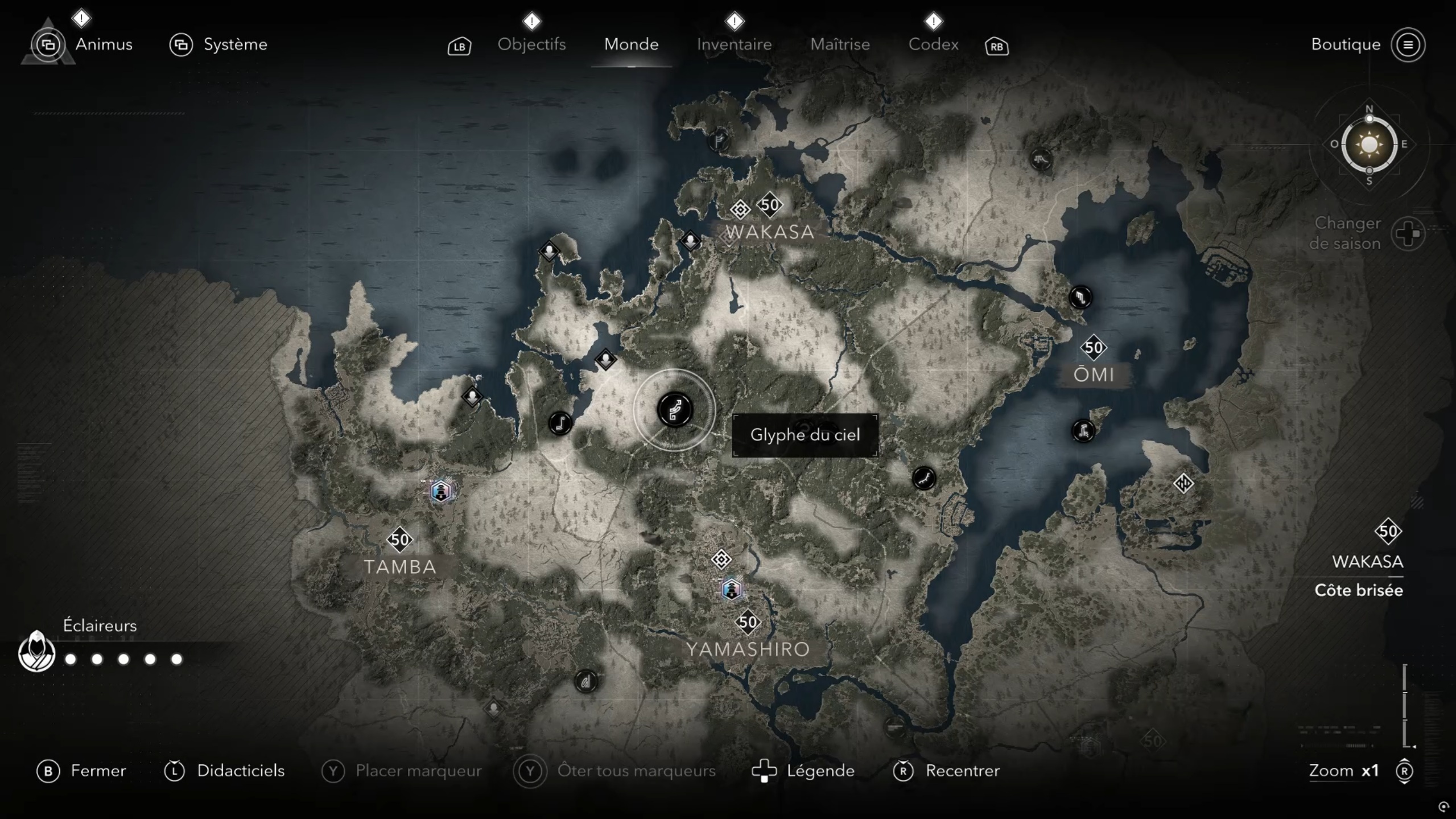The image size is (1456, 819).
Task: Switch to the Inventaire tab
Action: pos(734,44)
